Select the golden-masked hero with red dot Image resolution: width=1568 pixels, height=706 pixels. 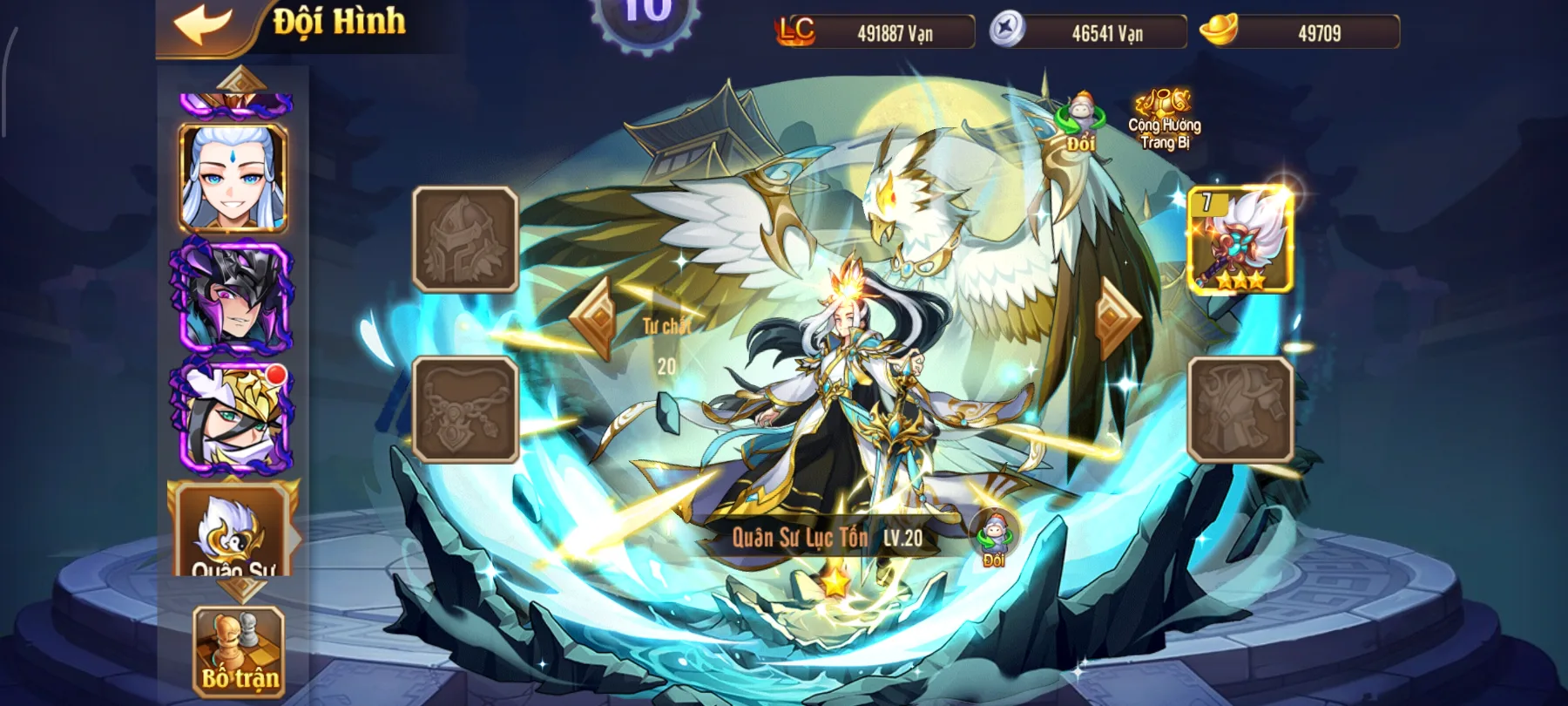[233, 417]
